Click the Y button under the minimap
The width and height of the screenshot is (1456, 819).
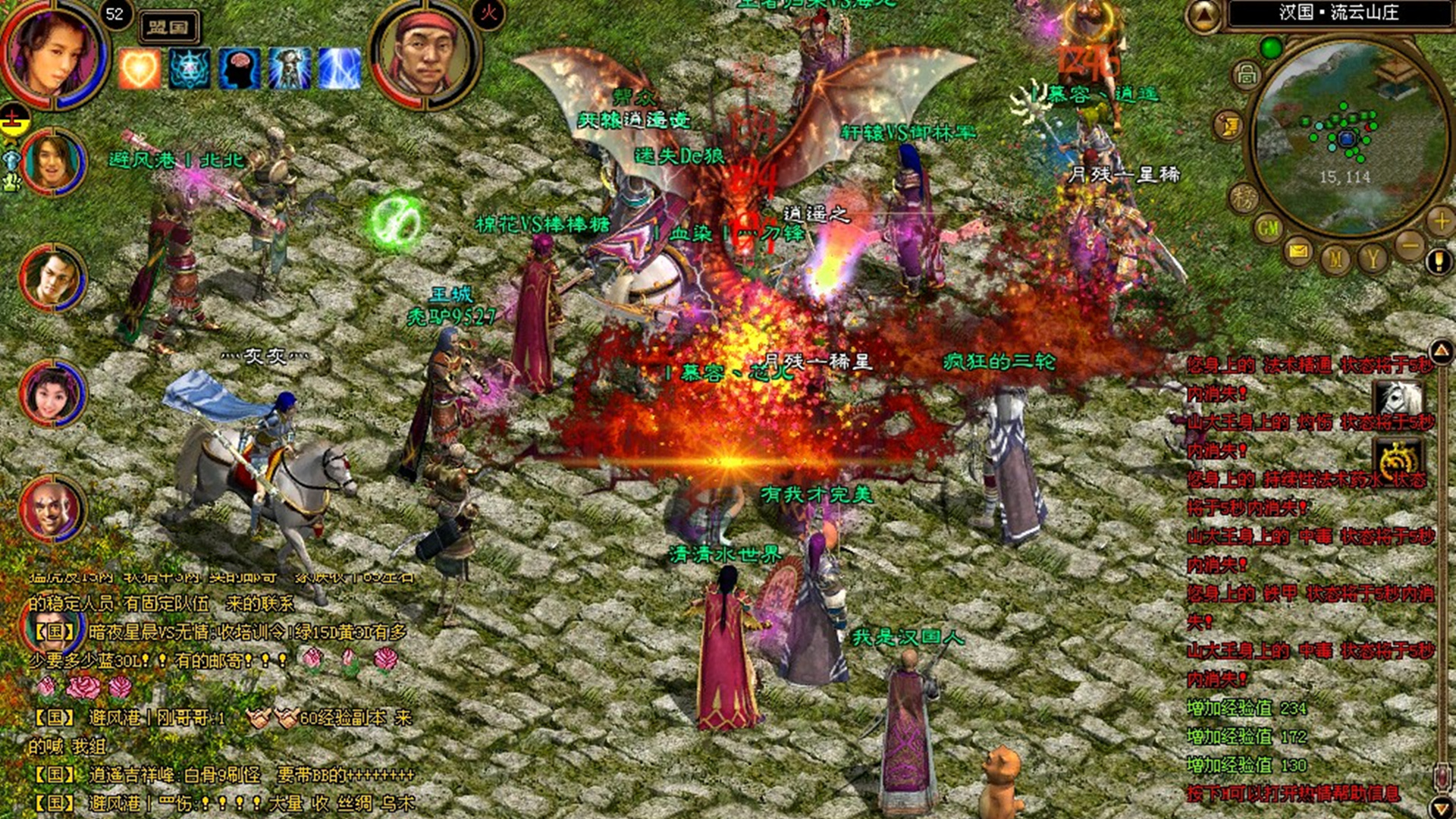click(1373, 259)
